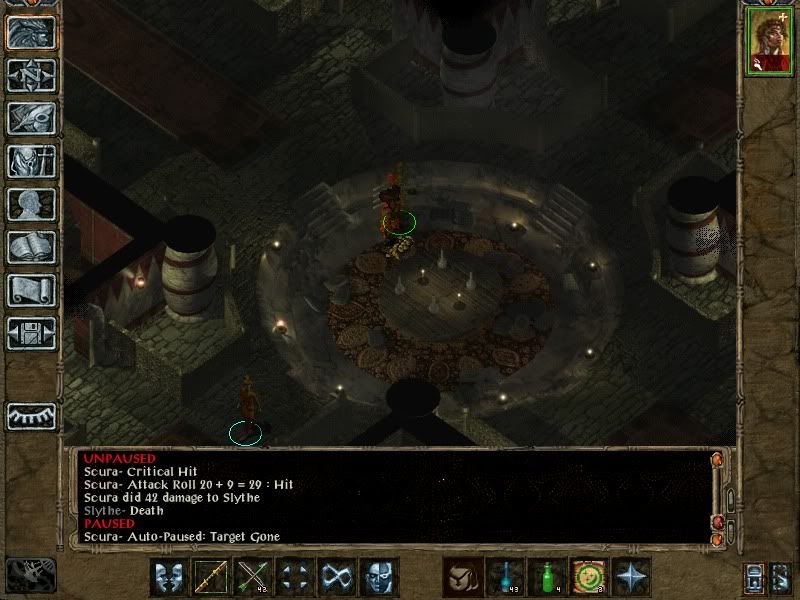Viewport: 800px width, 600px height.
Task: Use the blue potion quick item
Action: click(x=505, y=577)
